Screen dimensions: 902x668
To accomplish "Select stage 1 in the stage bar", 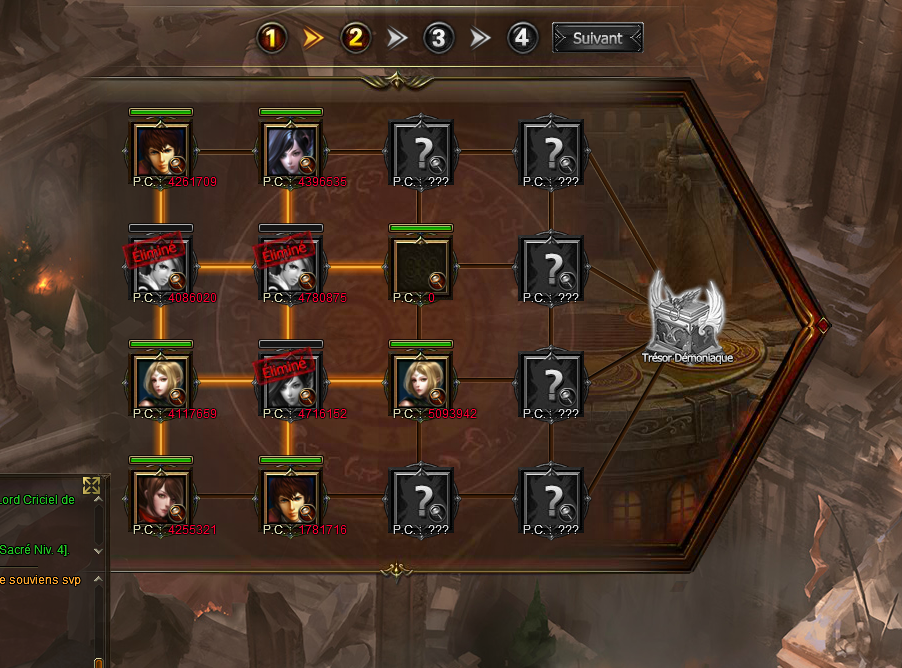I will point(273,39).
